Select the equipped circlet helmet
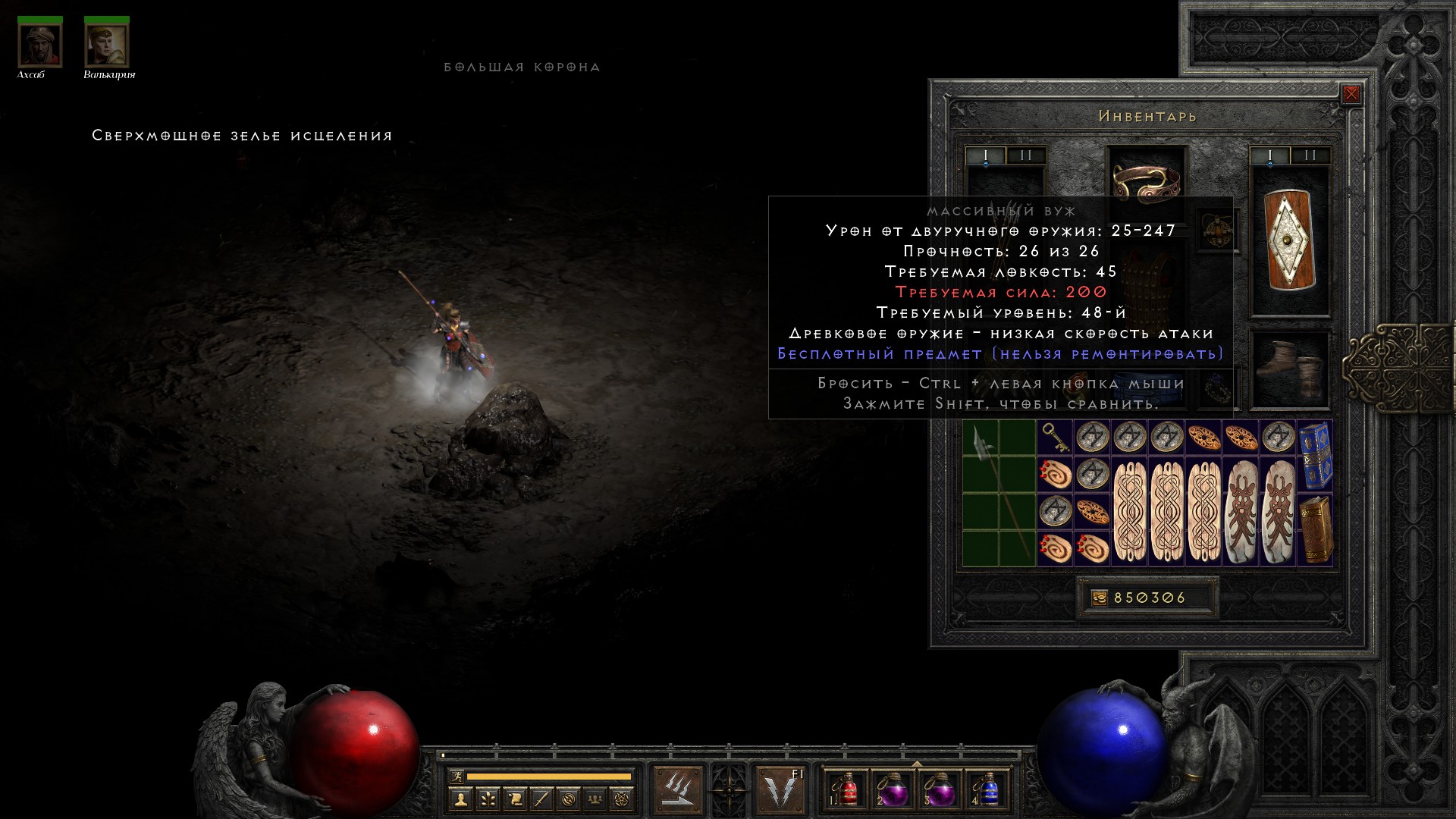 pyautogui.click(x=1146, y=183)
